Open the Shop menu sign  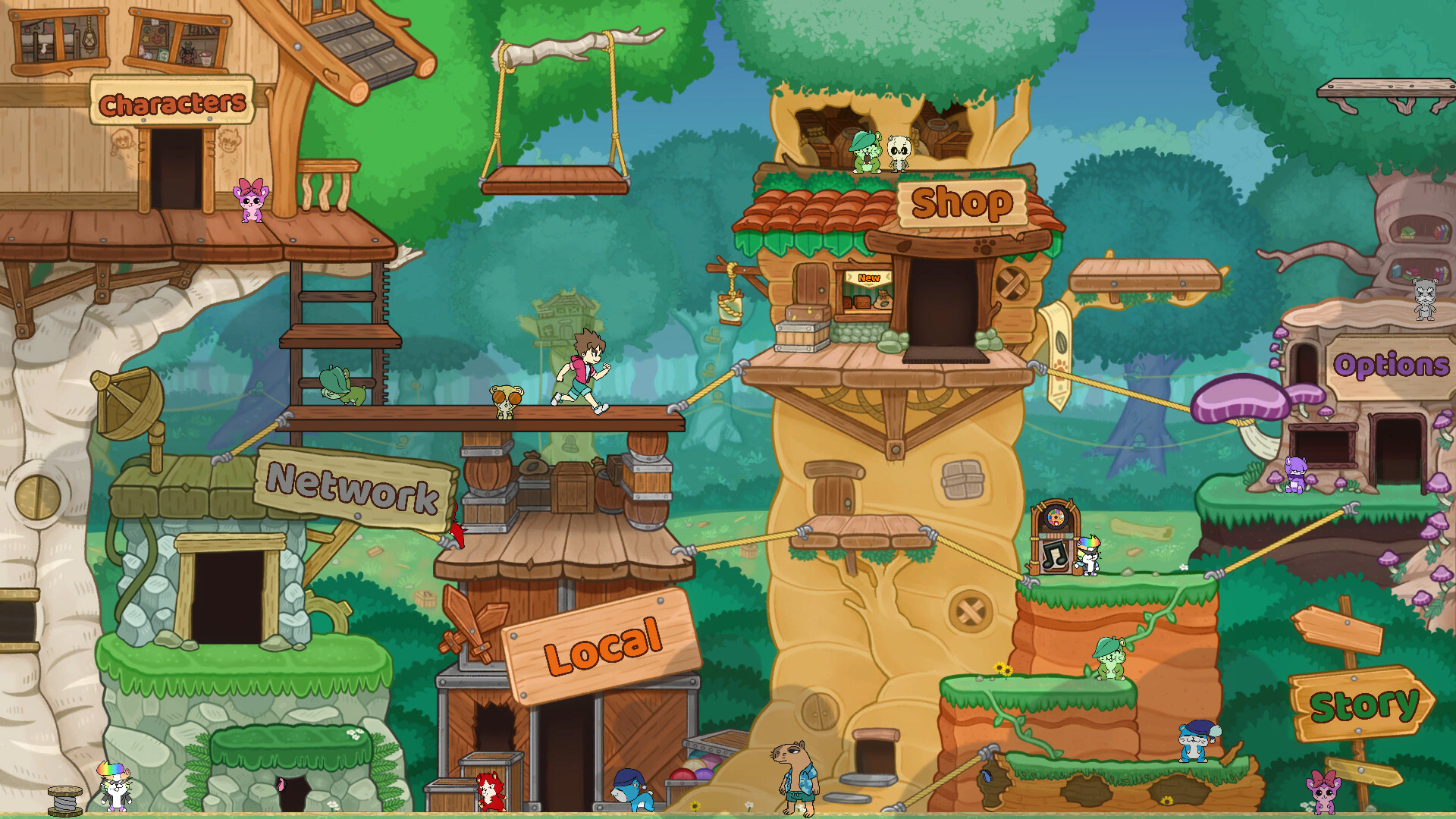tap(960, 202)
